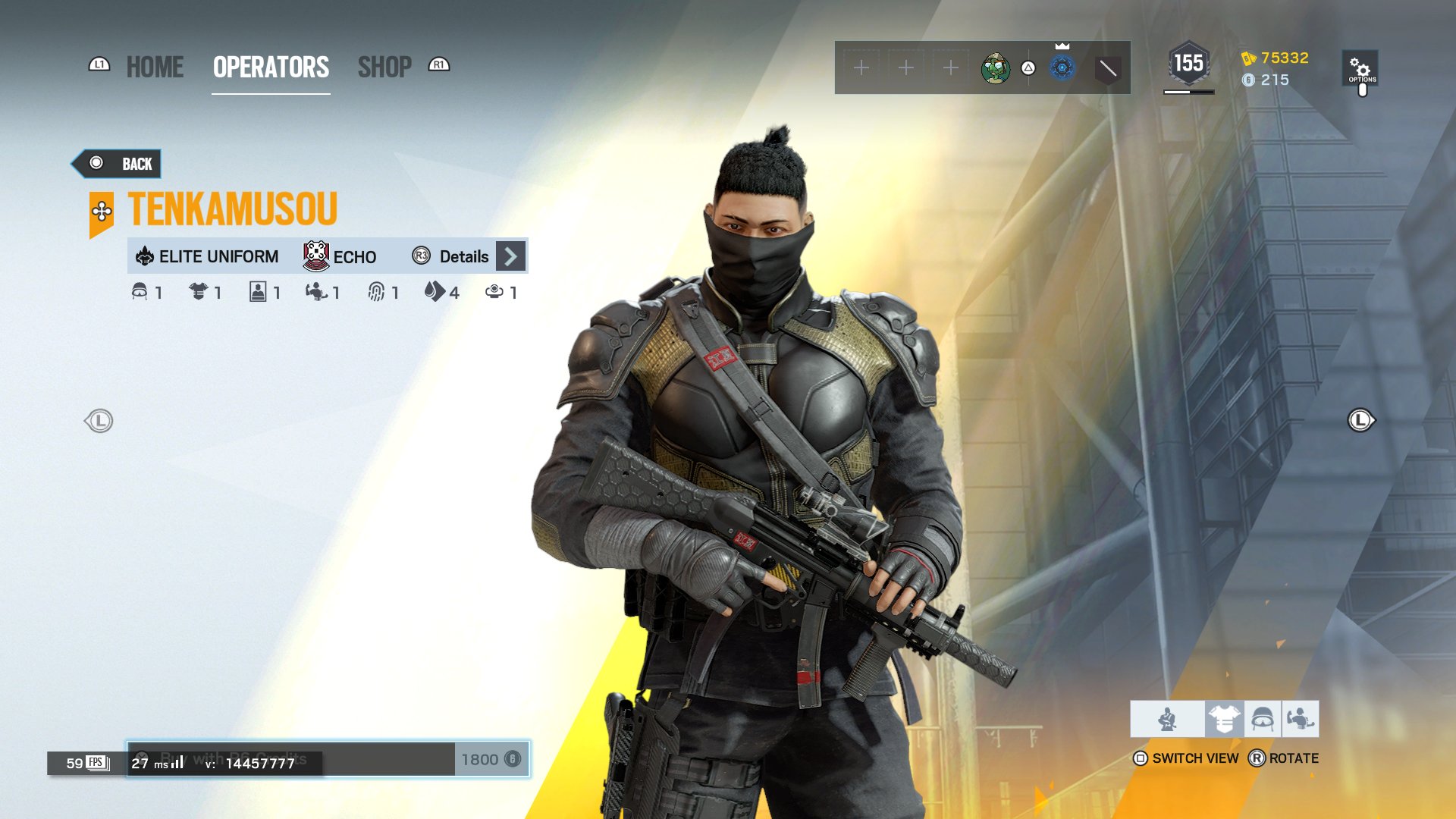The width and height of the screenshot is (1456, 819).
Task: Click the portrait card icon showing count 1
Action: coord(258,292)
